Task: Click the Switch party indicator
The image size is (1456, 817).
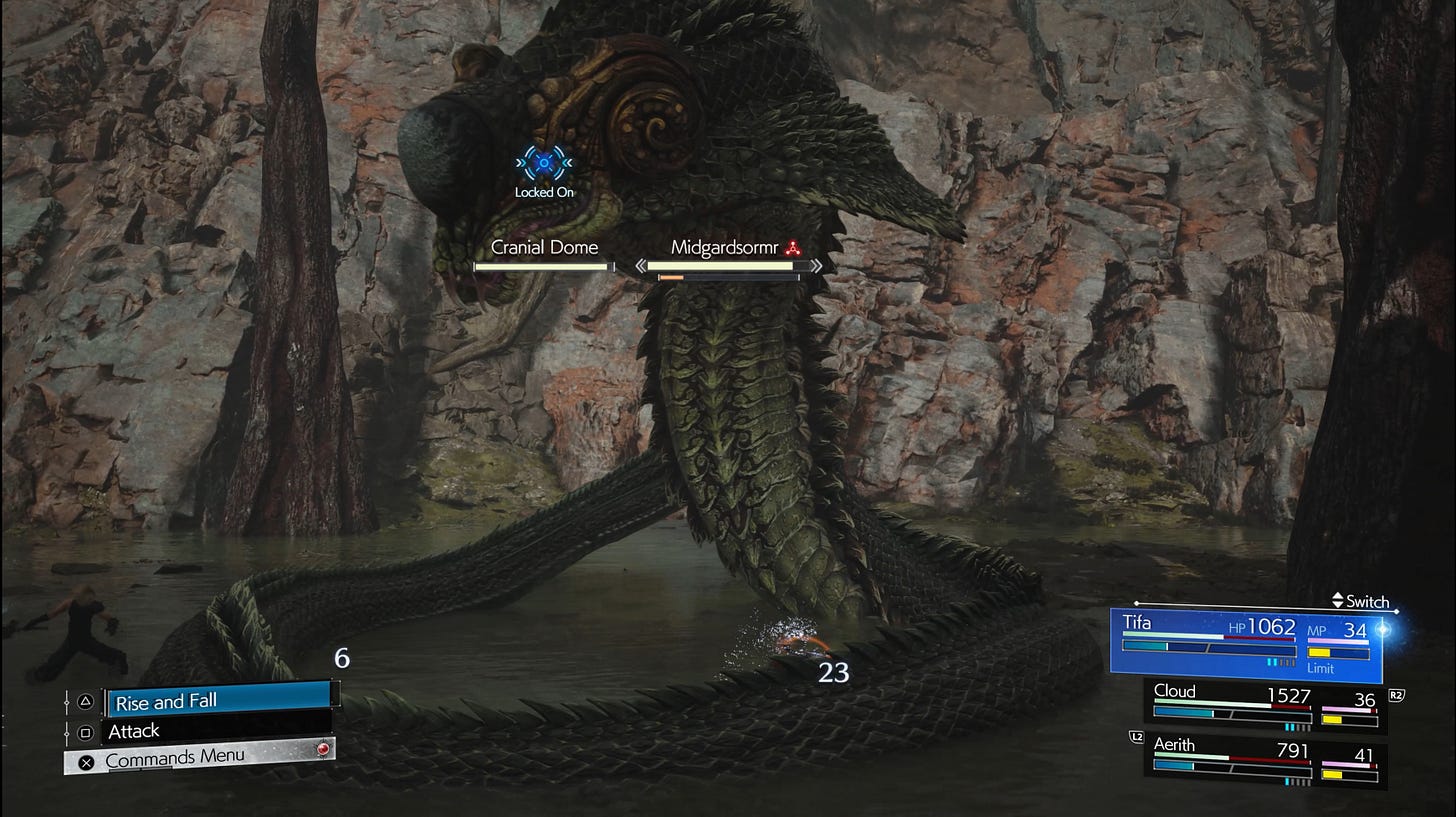Action: click(x=1361, y=601)
